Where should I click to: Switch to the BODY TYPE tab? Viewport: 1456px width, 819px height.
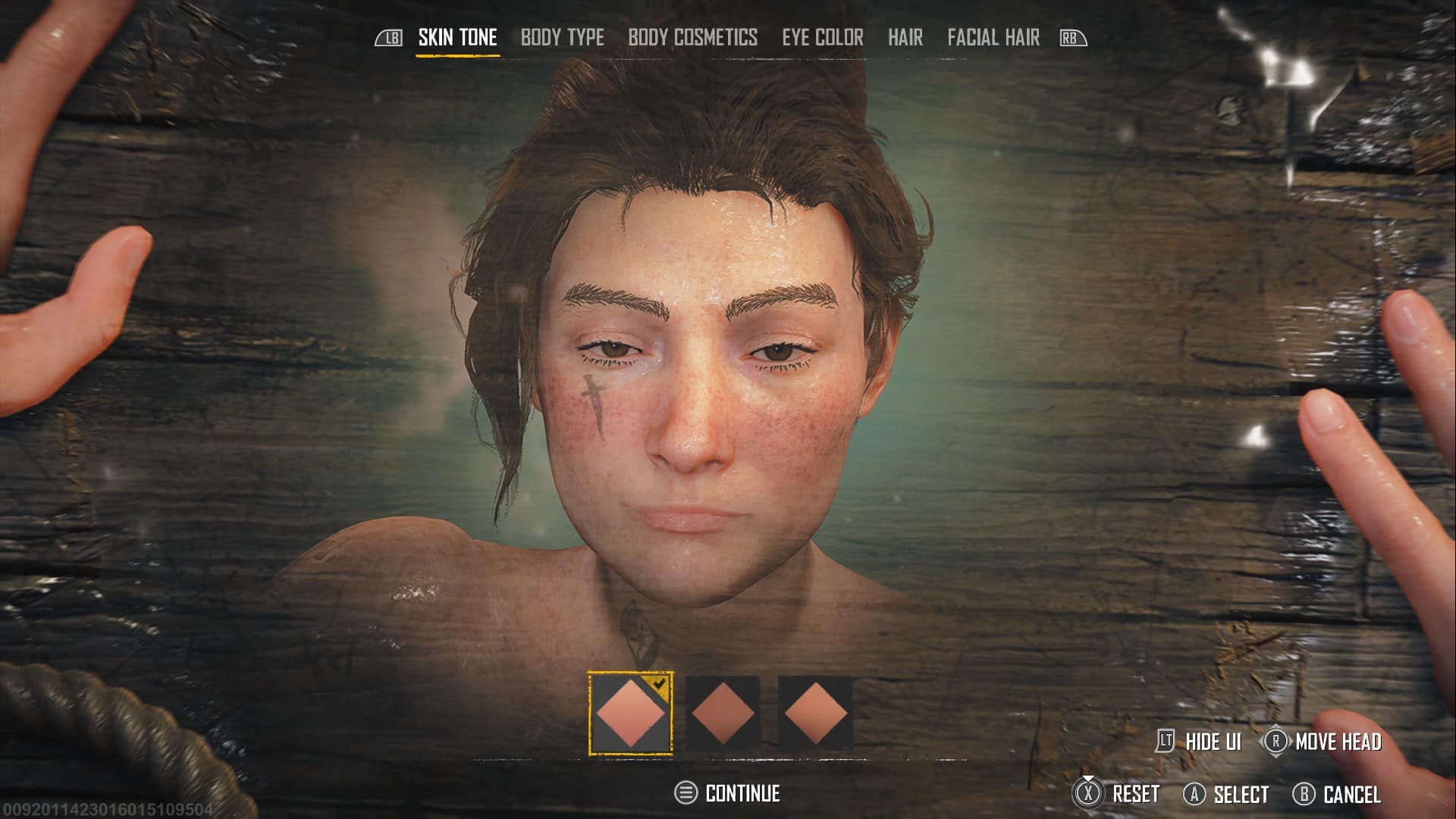[x=562, y=38]
